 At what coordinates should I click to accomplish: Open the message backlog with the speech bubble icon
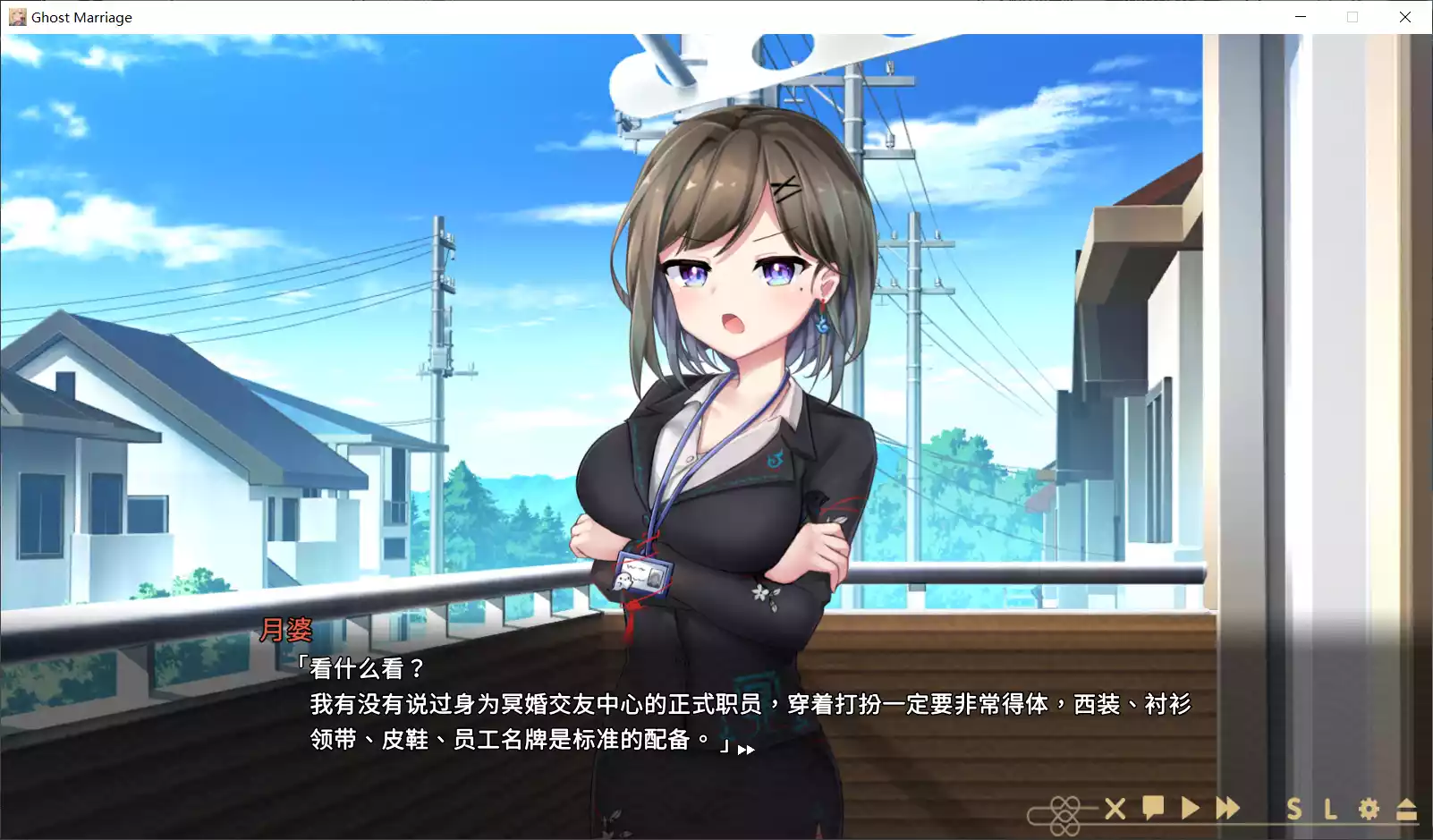click(1152, 810)
